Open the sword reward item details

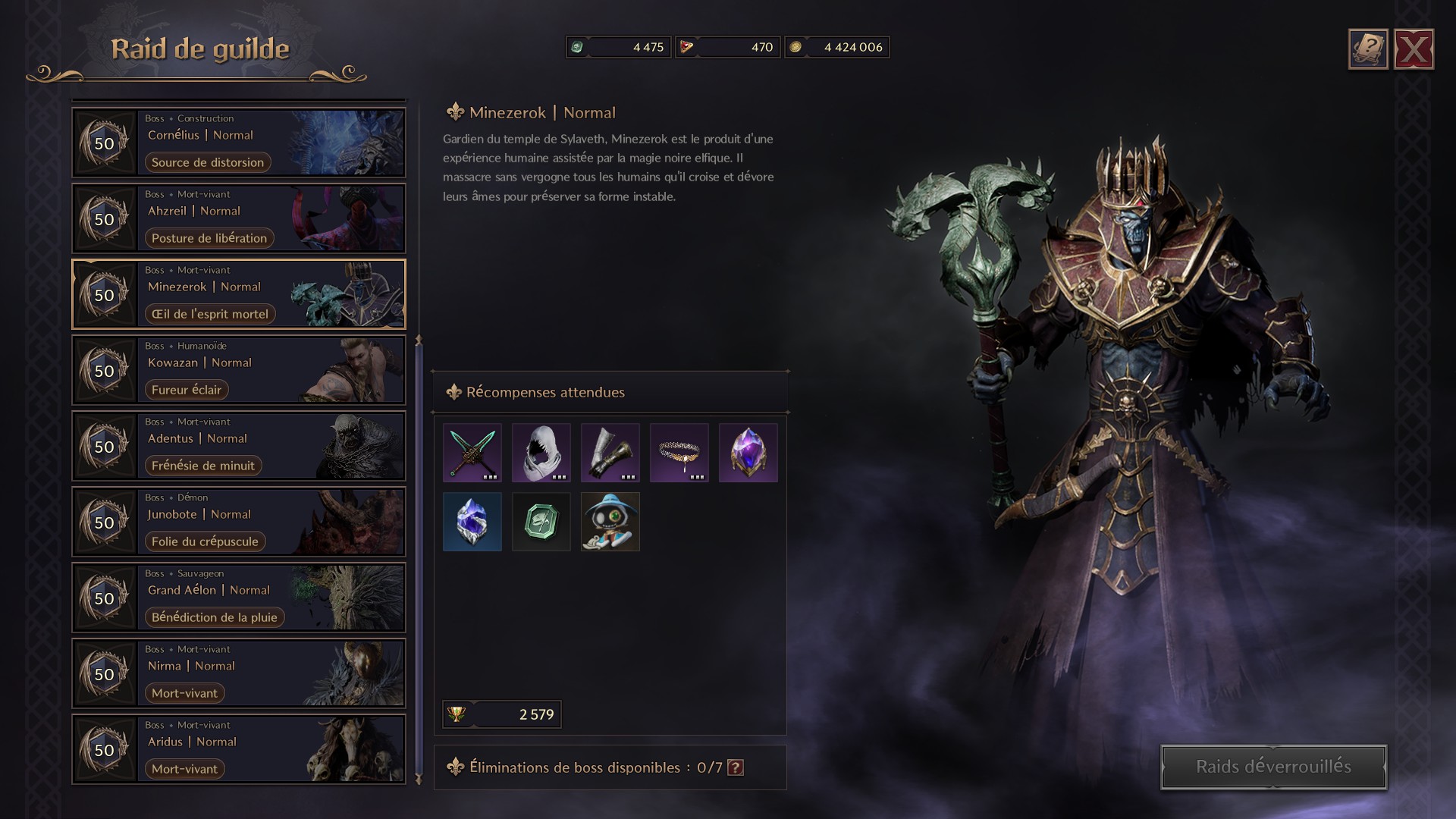[x=472, y=453]
